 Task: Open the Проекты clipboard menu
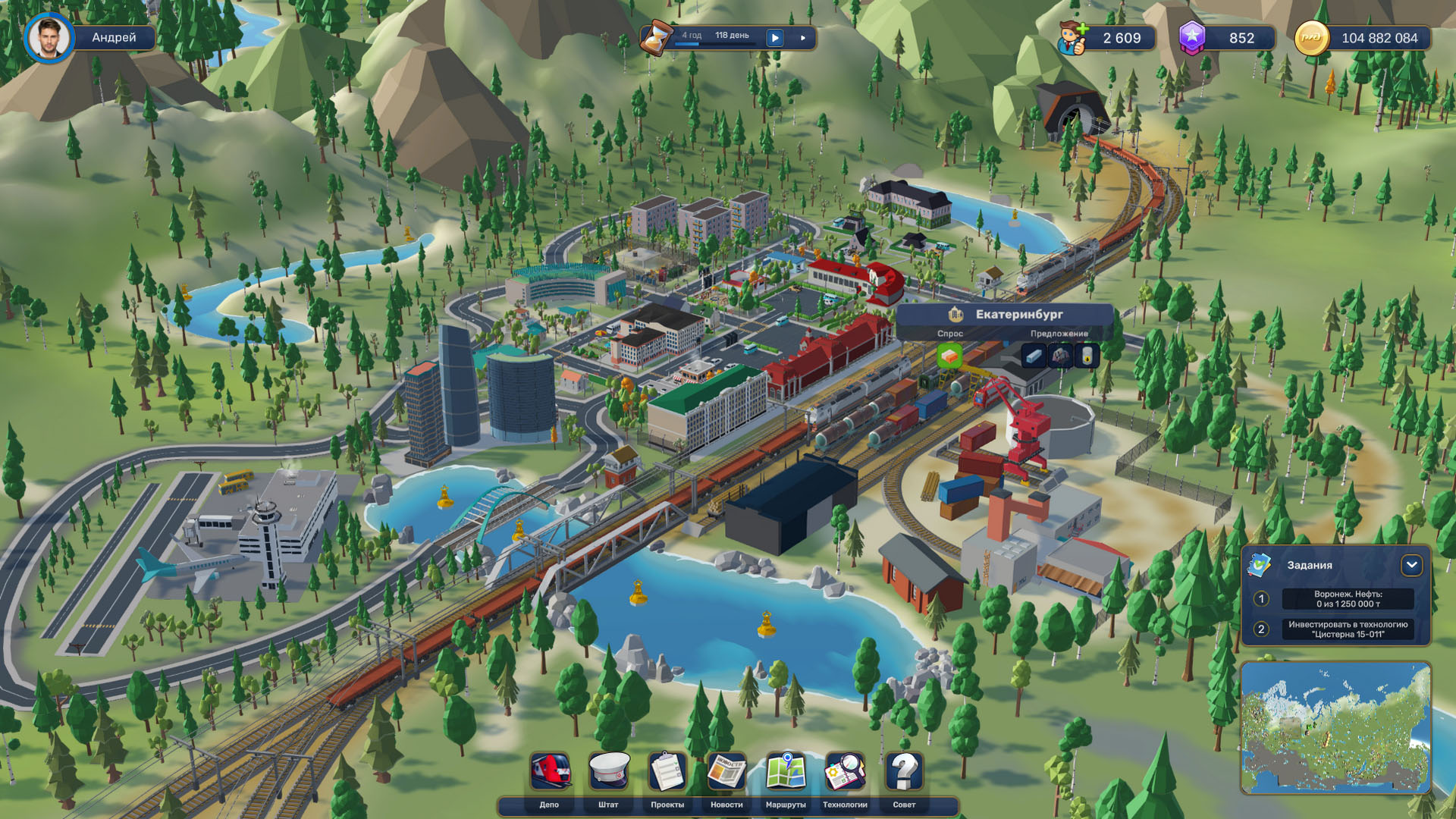point(667,773)
